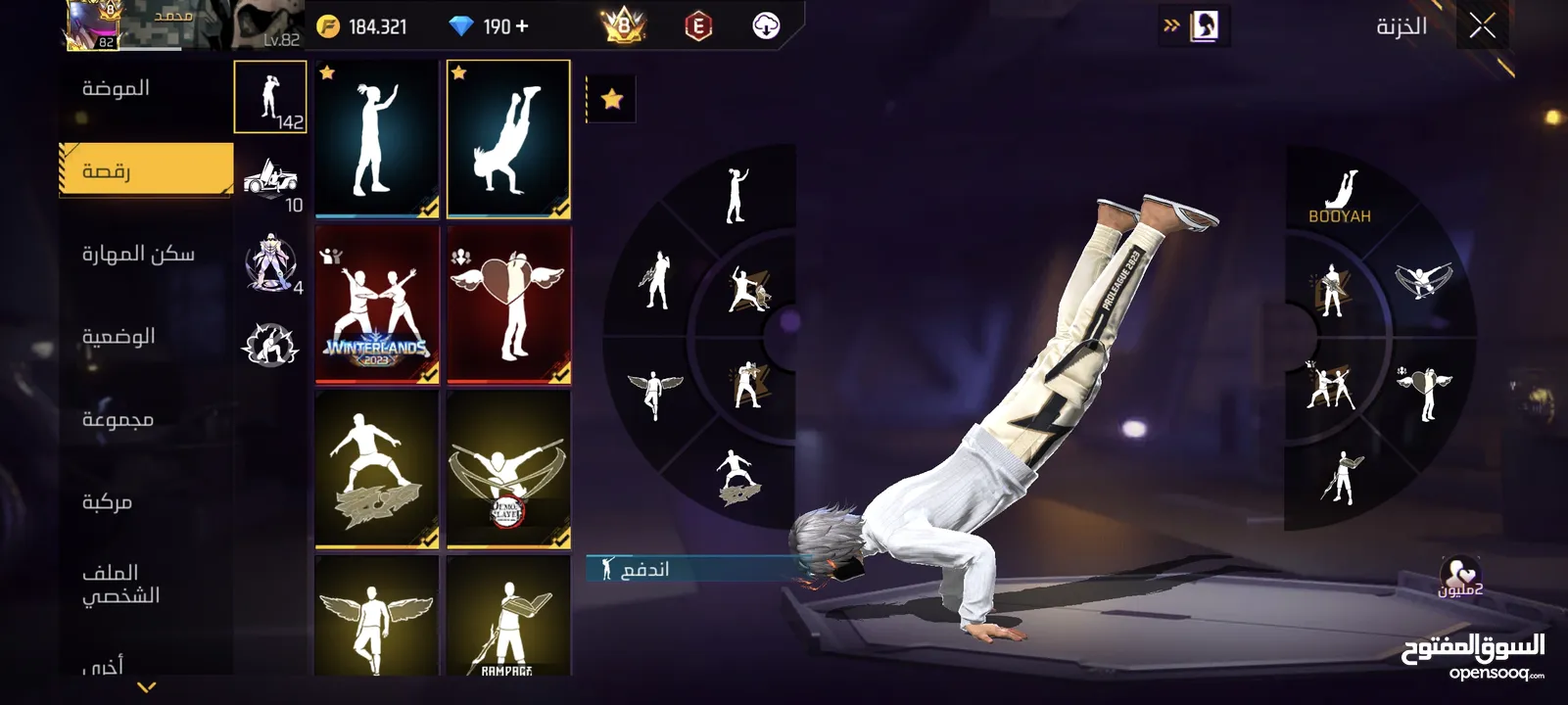Click the BOOYAH emote wheel slot
Screen dimensions: 1568x705
pos(1340,196)
